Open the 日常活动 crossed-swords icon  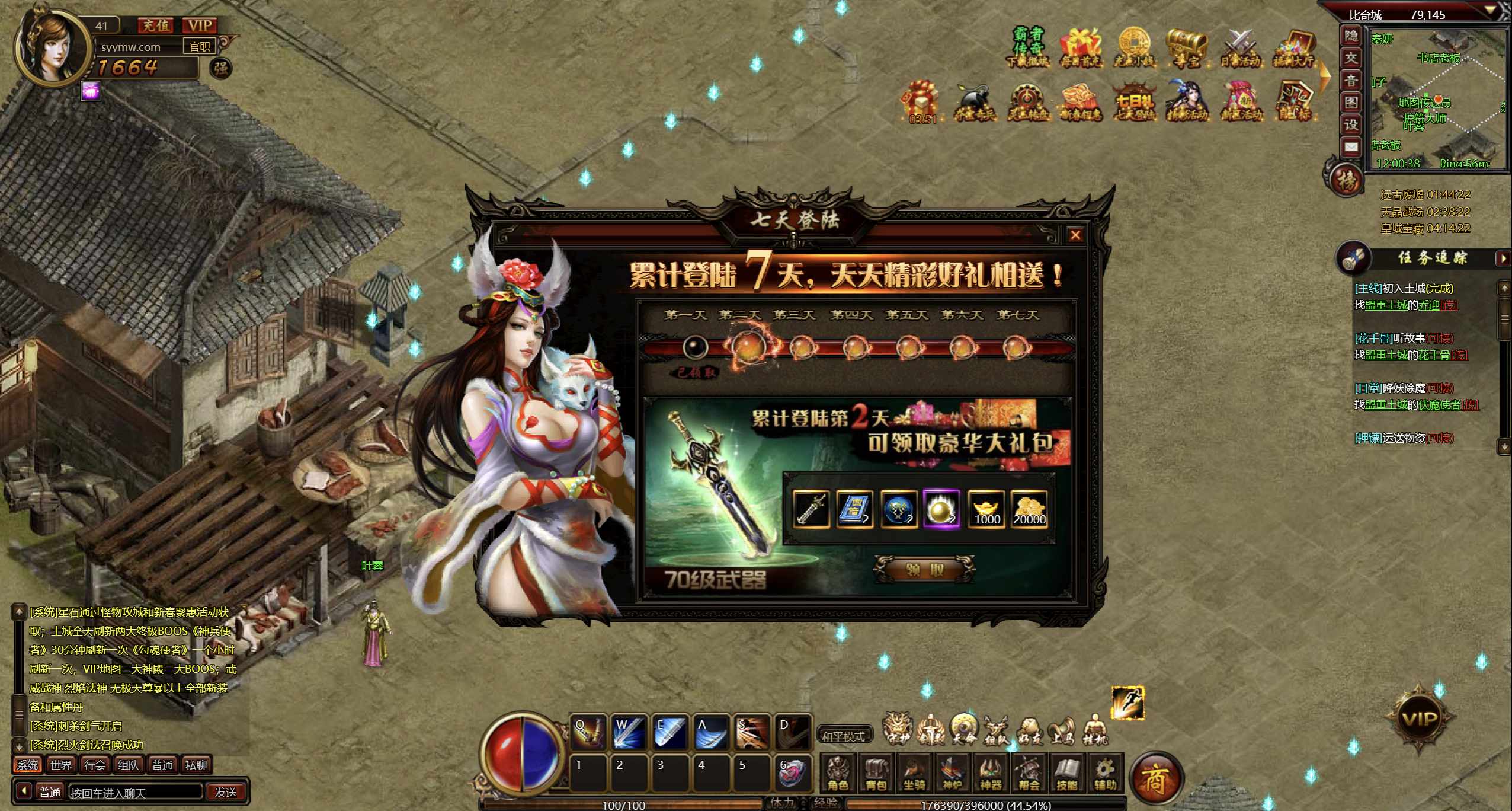pos(1240,47)
